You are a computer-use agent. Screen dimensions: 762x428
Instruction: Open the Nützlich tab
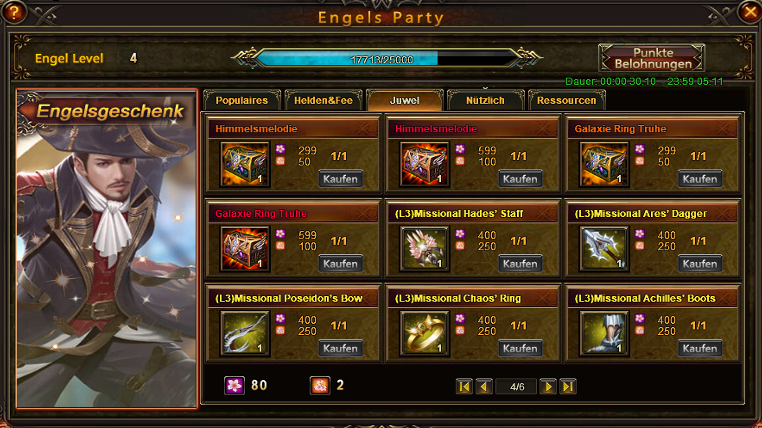pyautogui.click(x=483, y=101)
